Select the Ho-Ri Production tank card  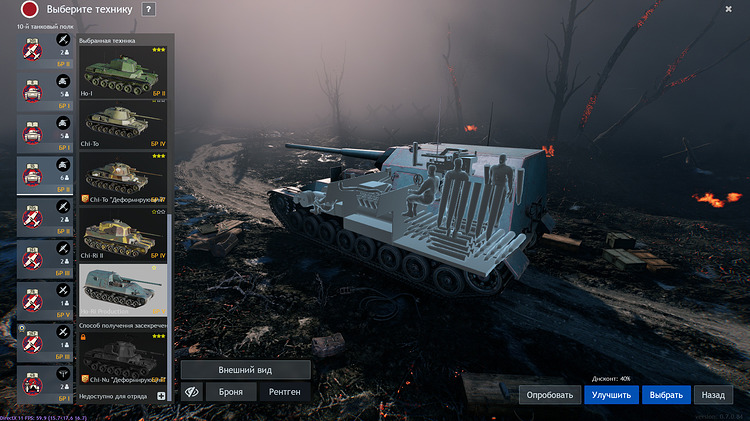click(123, 290)
